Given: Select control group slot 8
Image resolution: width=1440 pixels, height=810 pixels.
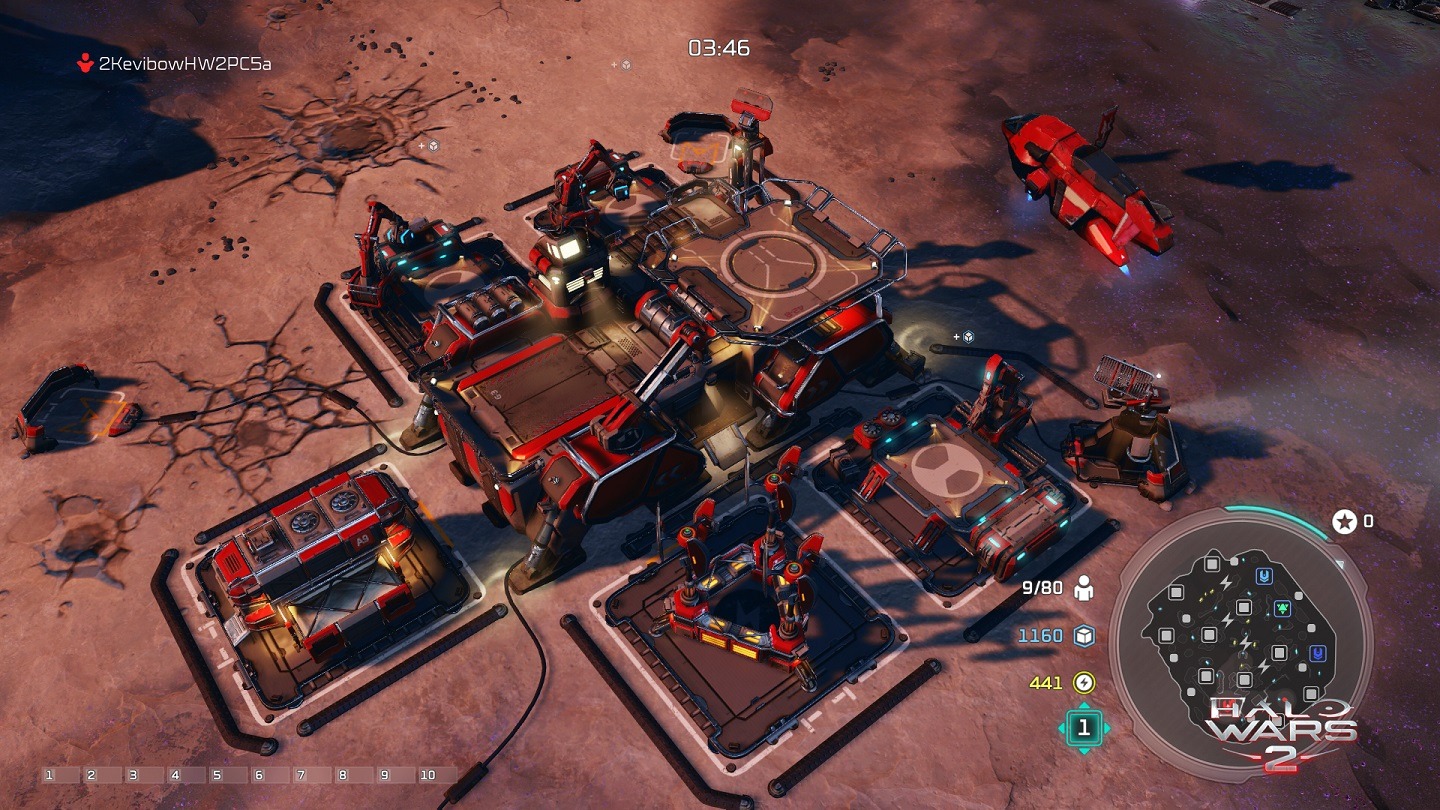Looking at the screenshot, I should tap(342, 775).
